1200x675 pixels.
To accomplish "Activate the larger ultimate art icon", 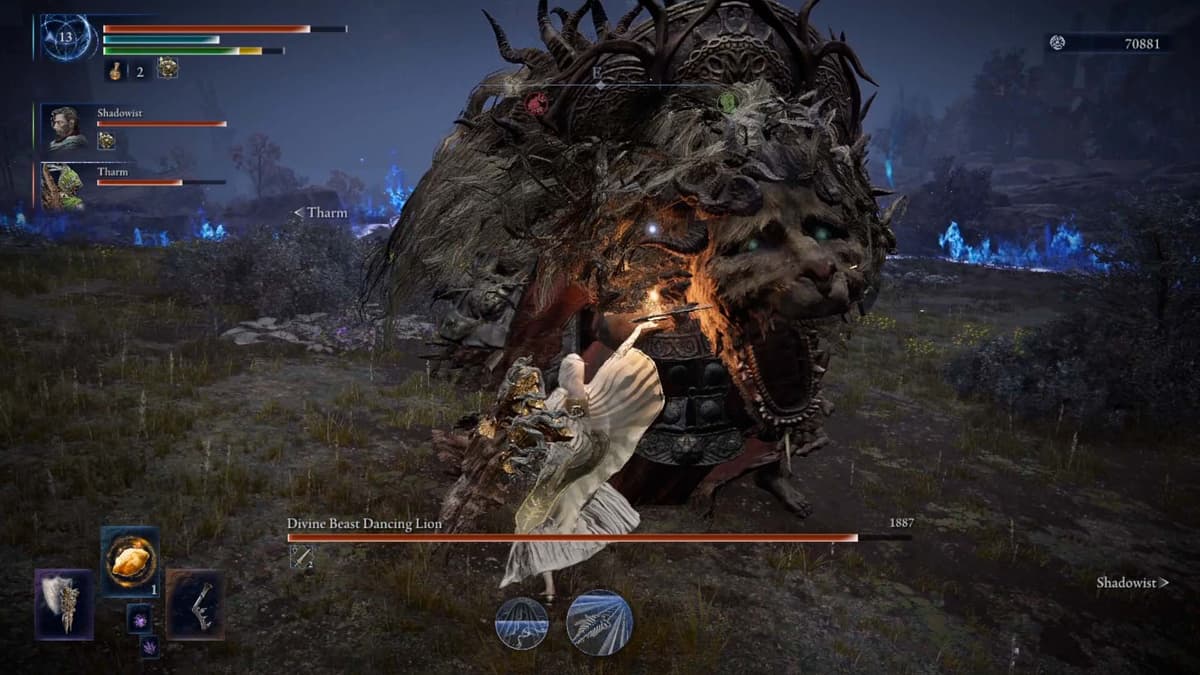I will coord(599,622).
